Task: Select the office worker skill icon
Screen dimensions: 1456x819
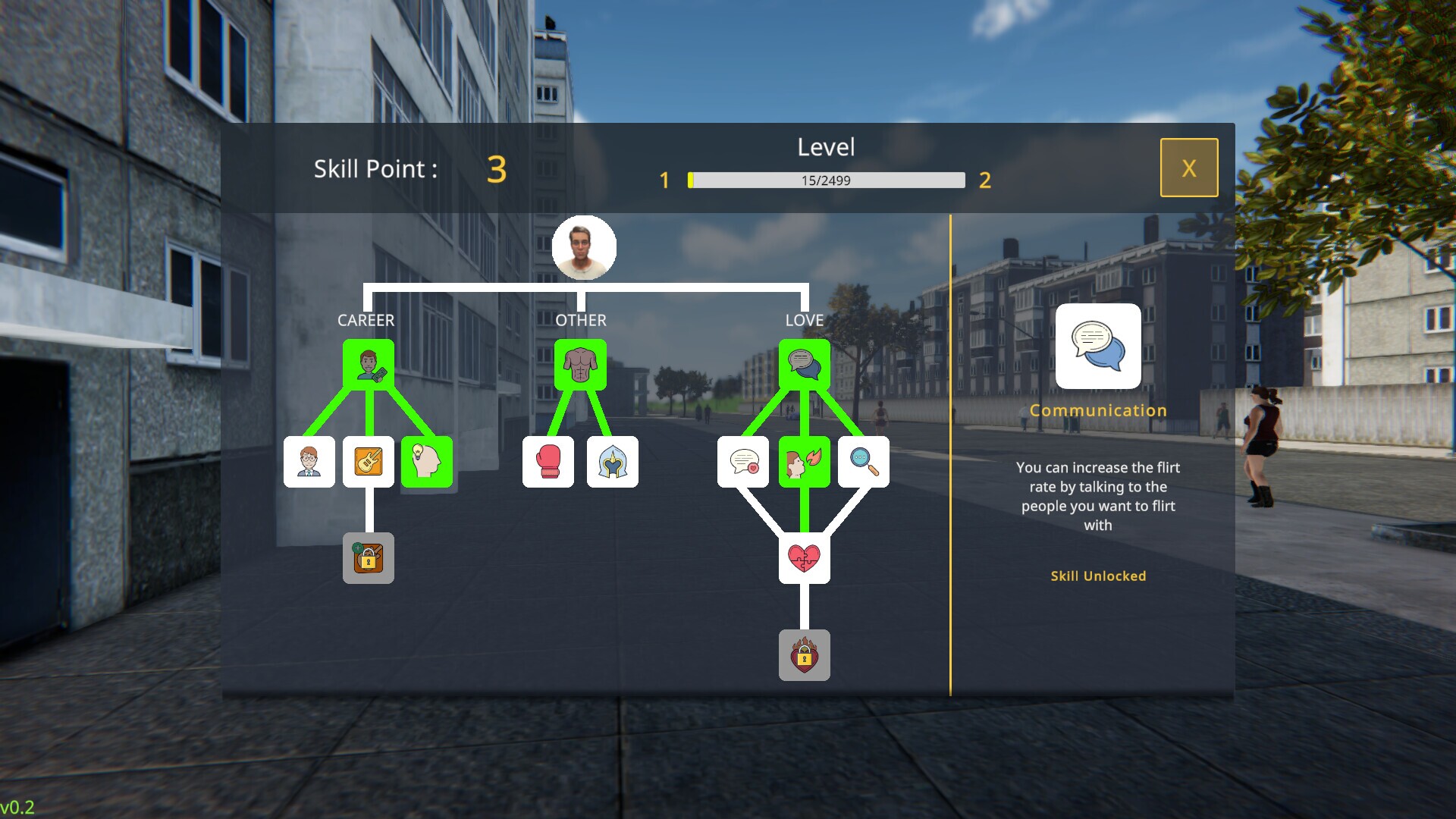Action: (x=309, y=462)
